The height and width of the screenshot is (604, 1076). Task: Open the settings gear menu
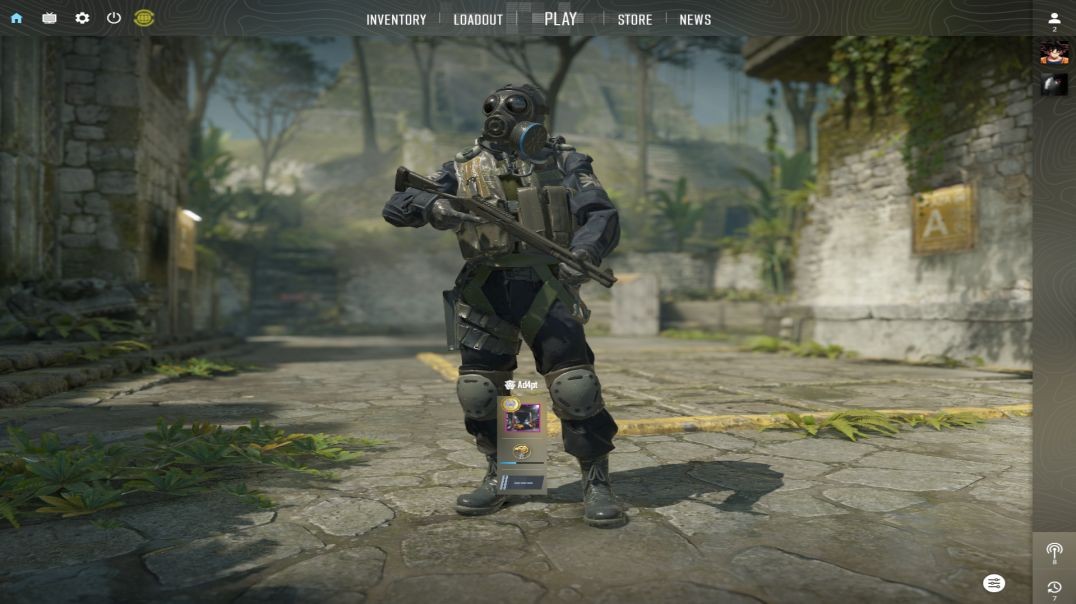[x=82, y=18]
